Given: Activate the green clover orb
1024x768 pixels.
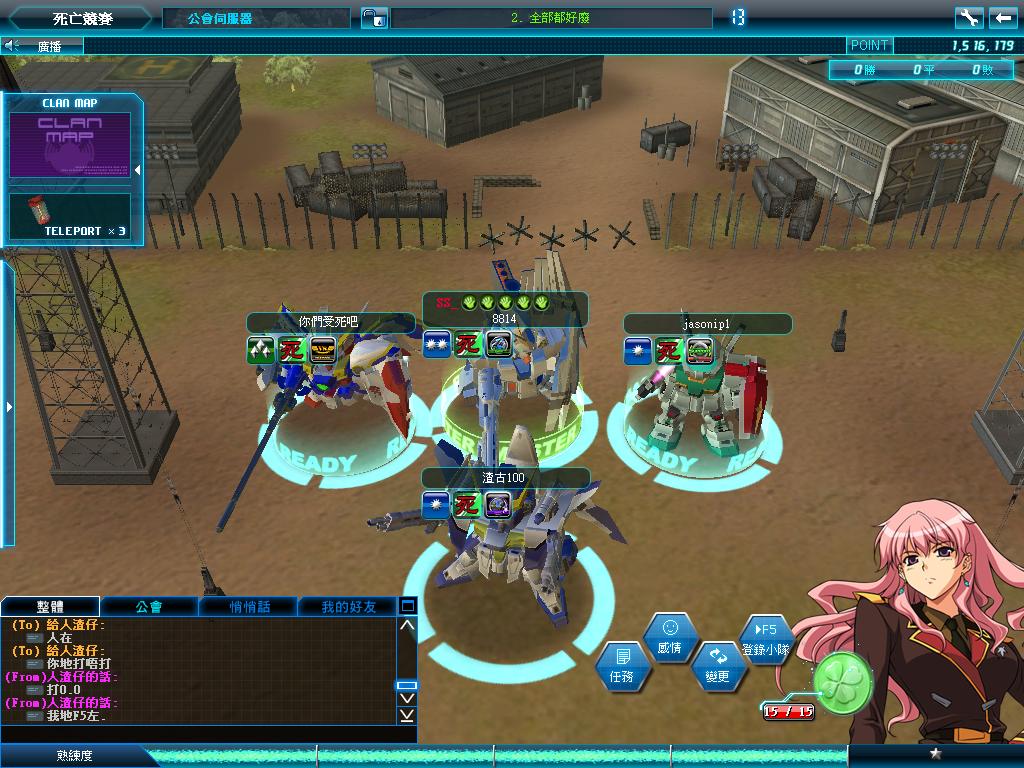Looking at the screenshot, I should (840, 679).
